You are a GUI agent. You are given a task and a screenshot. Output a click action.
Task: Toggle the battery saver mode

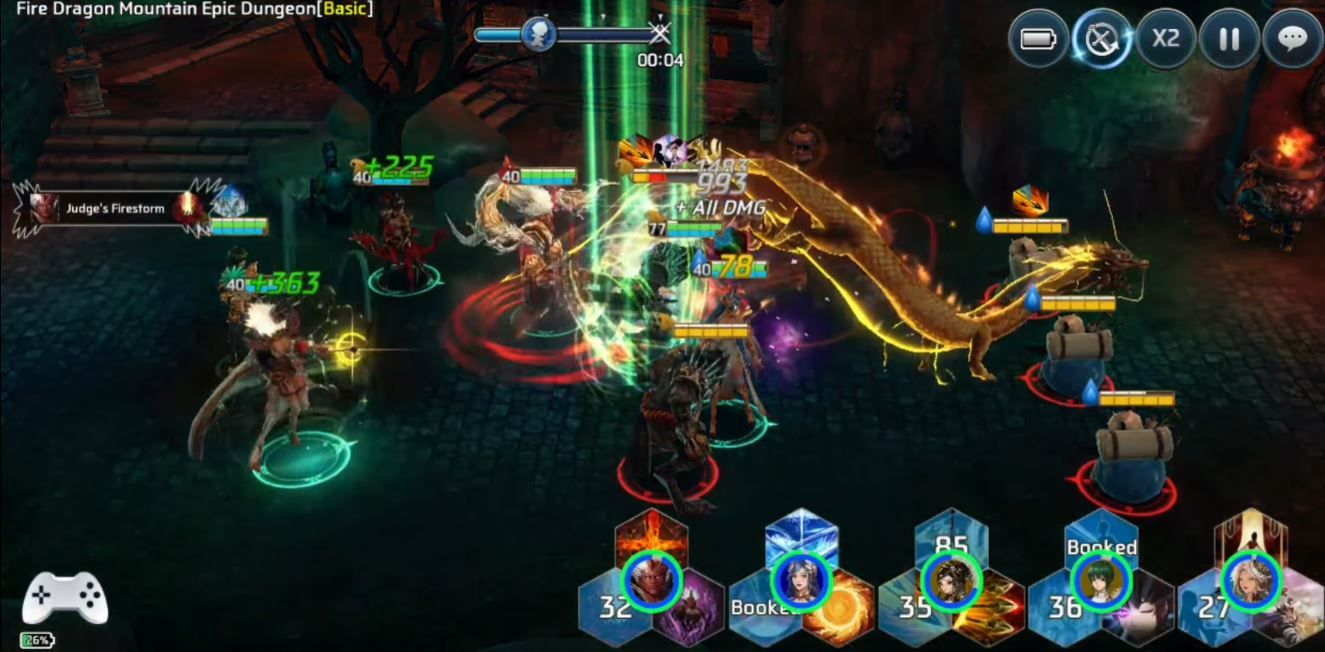tap(1038, 39)
